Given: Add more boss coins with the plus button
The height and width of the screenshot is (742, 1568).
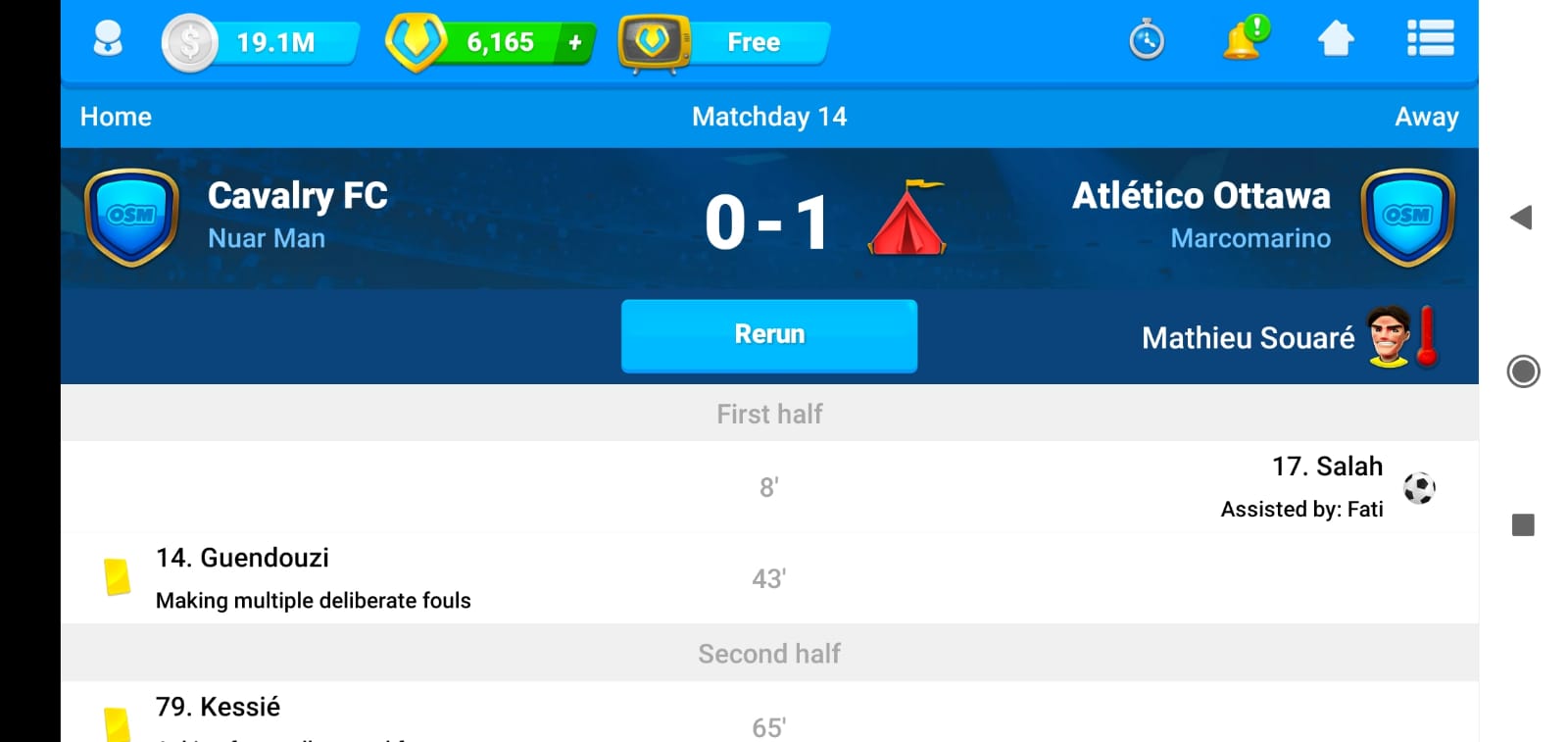Looking at the screenshot, I should tap(575, 42).
